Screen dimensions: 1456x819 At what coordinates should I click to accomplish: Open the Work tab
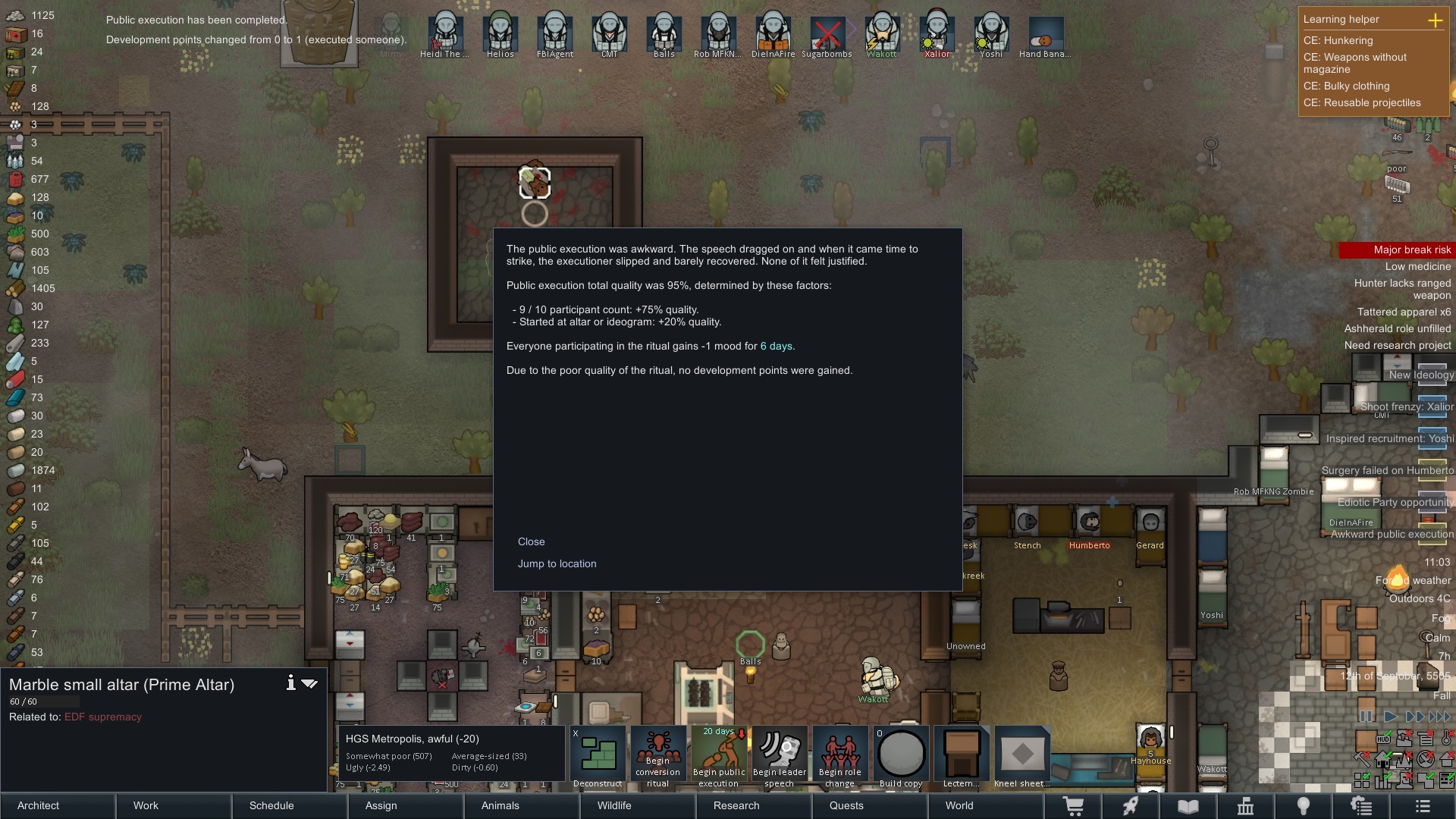click(146, 805)
